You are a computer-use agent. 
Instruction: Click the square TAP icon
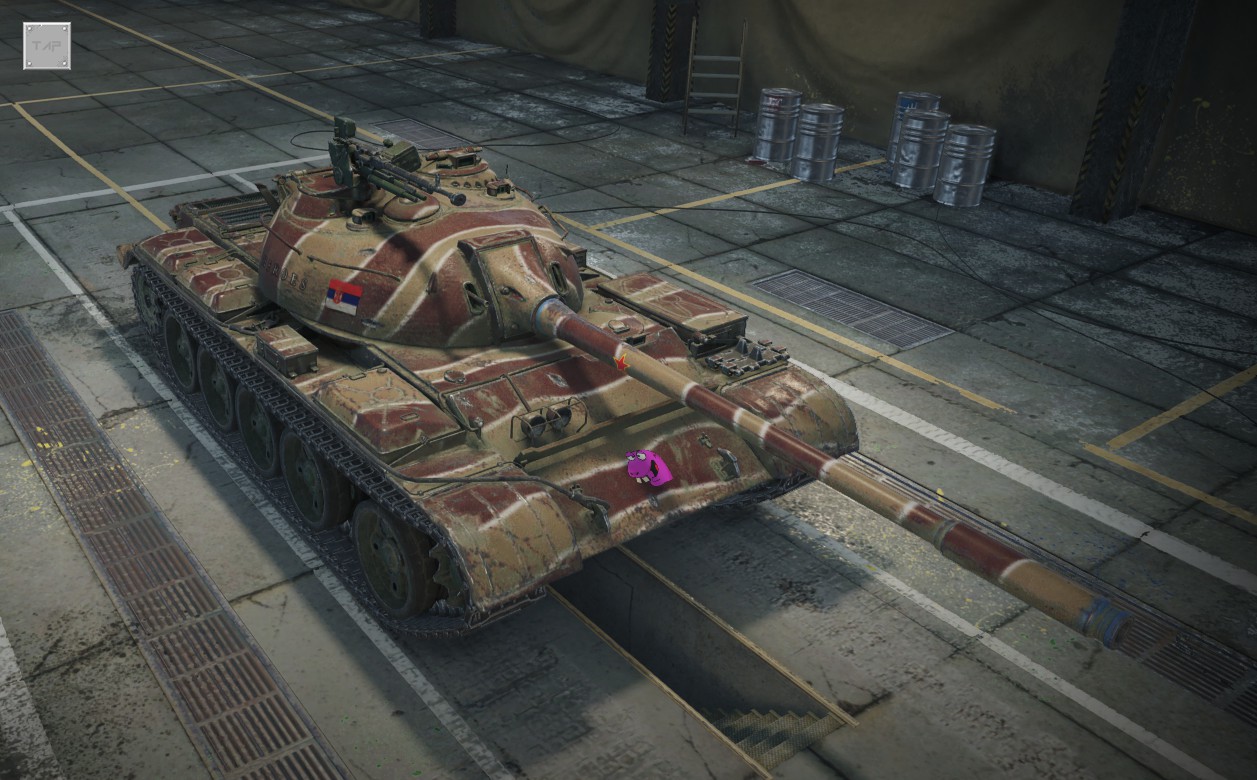(x=47, y=46)
